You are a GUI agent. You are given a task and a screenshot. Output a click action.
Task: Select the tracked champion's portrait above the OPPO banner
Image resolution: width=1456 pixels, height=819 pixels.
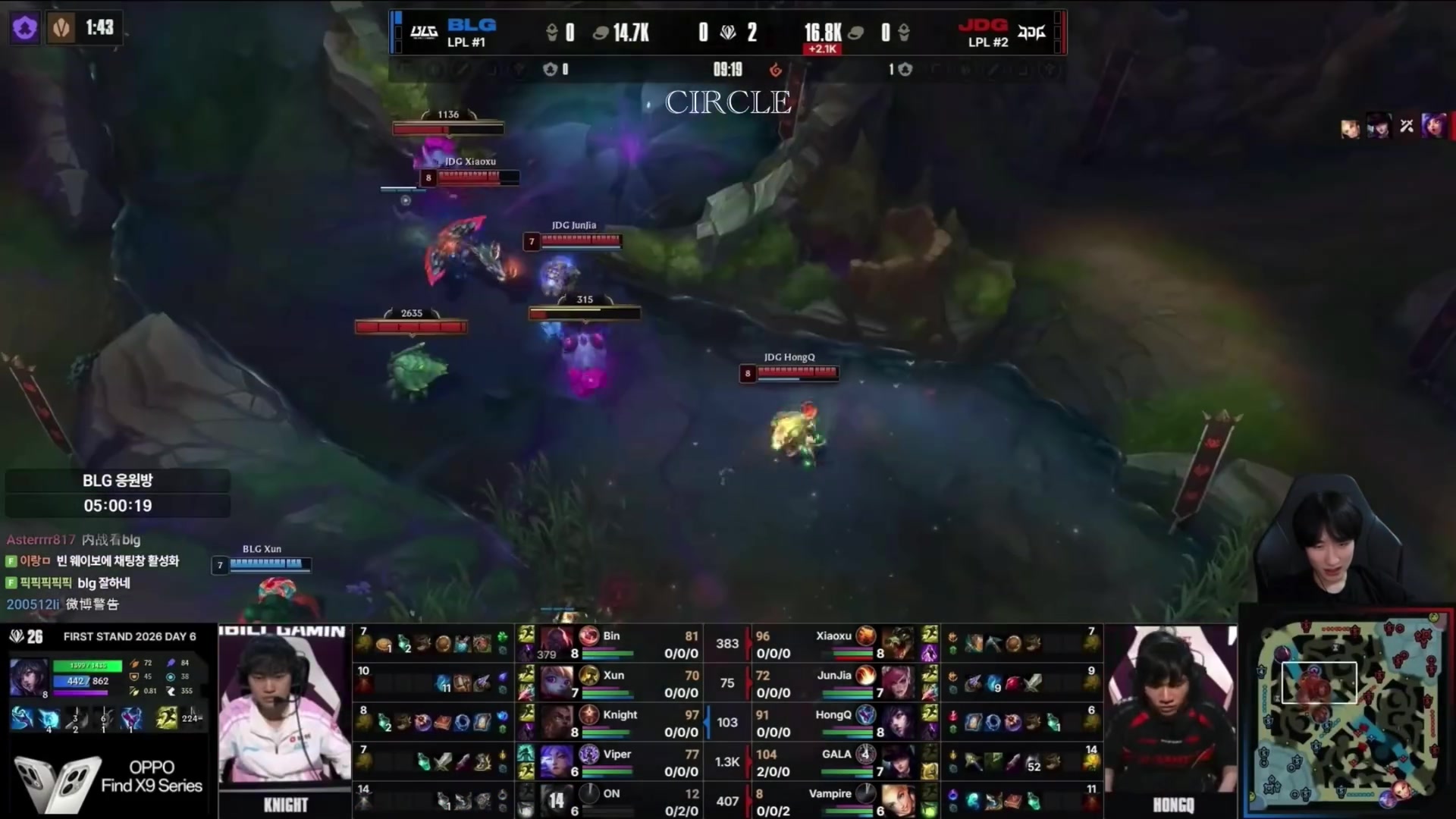(x=29, y=677)
